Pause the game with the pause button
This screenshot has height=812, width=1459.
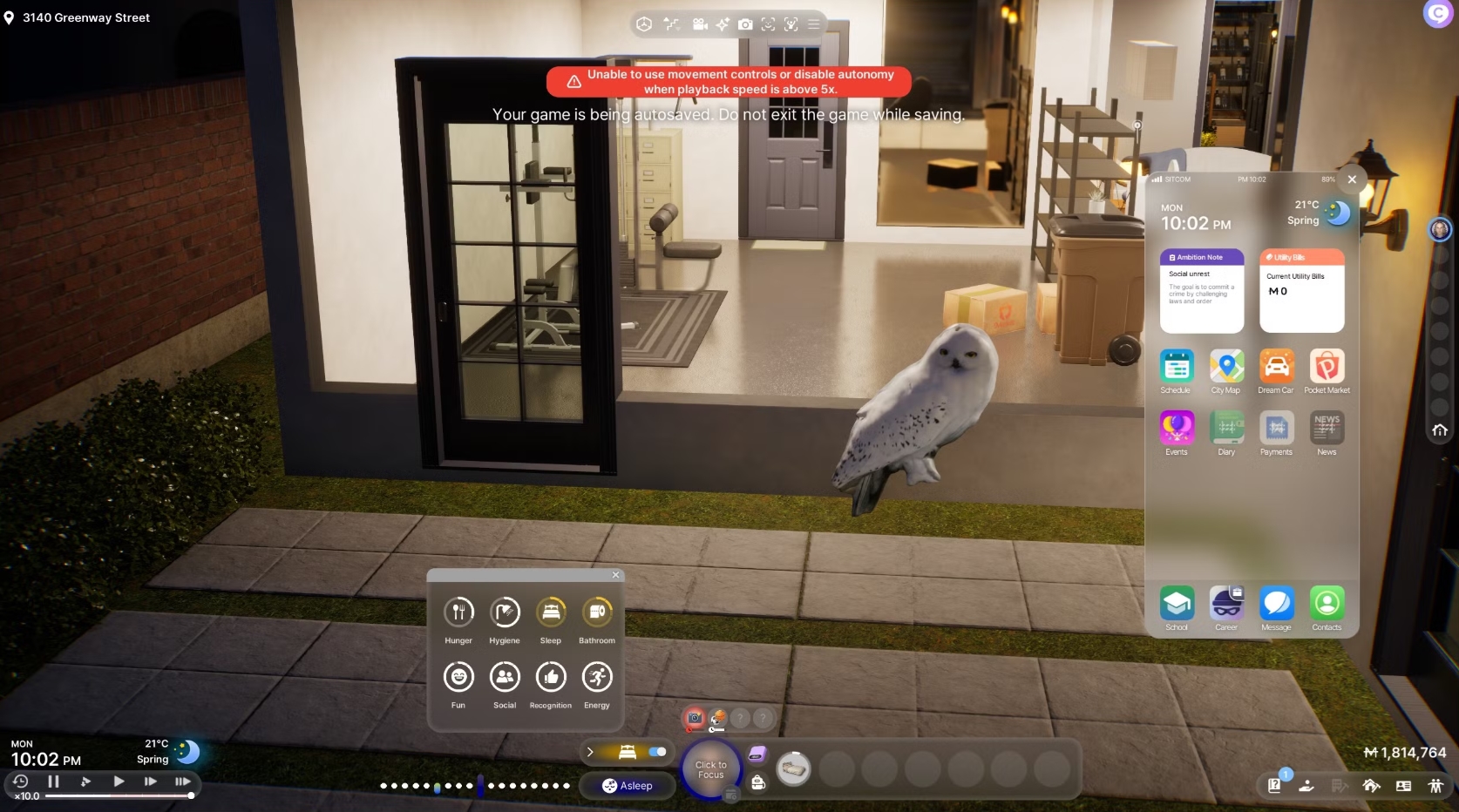(x=54, y=782)
